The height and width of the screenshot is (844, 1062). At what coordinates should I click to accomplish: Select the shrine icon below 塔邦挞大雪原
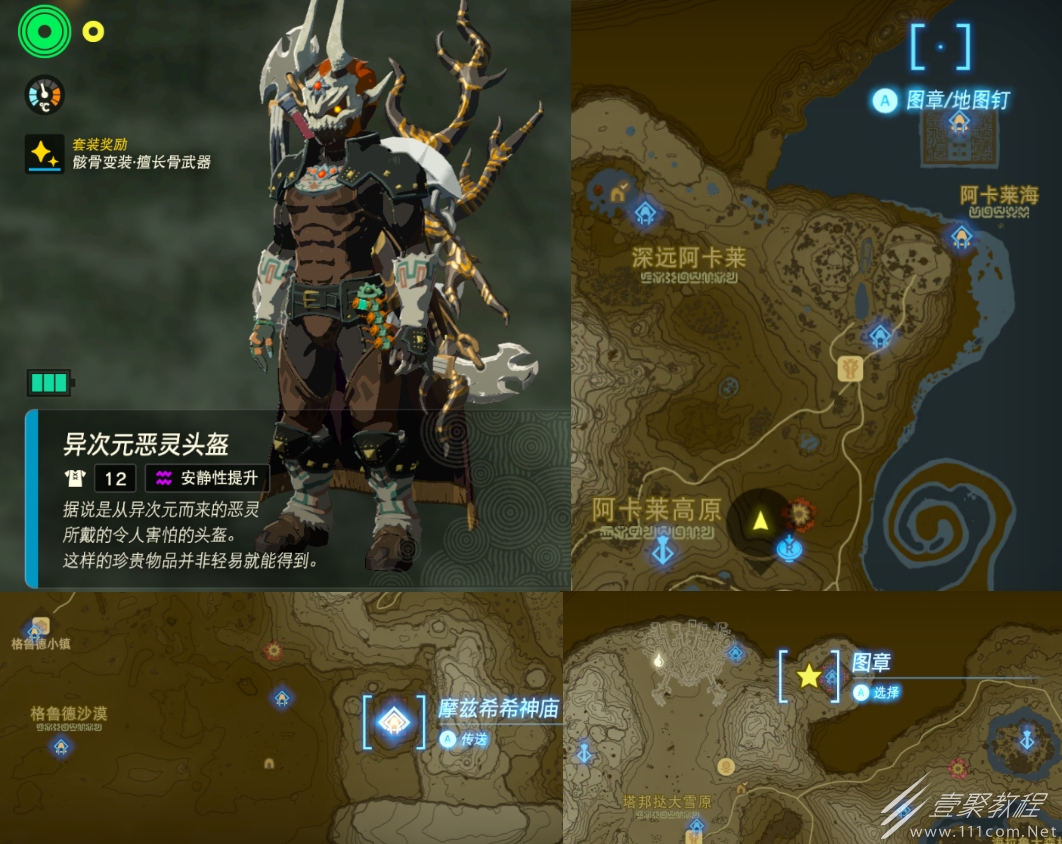[695, 826]
